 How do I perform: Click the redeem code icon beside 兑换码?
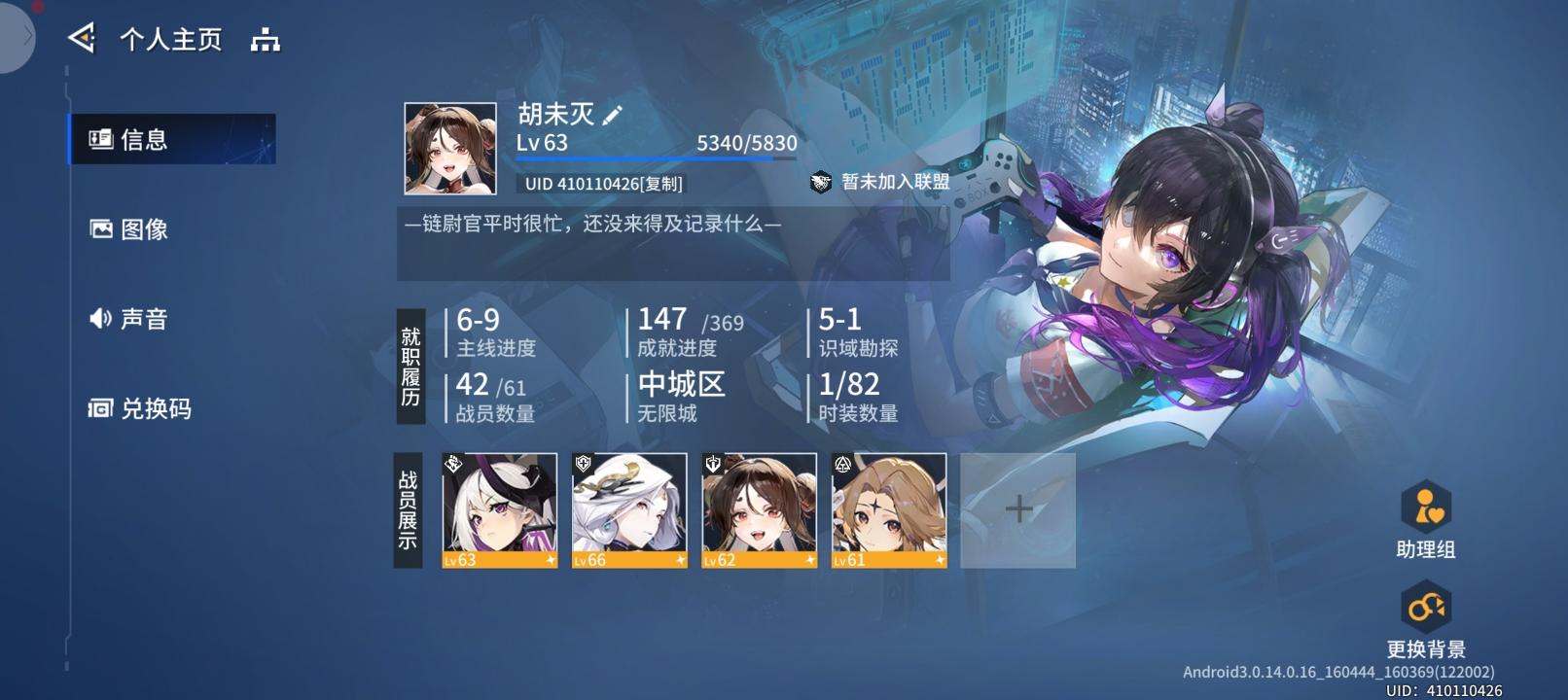(98, 409)
